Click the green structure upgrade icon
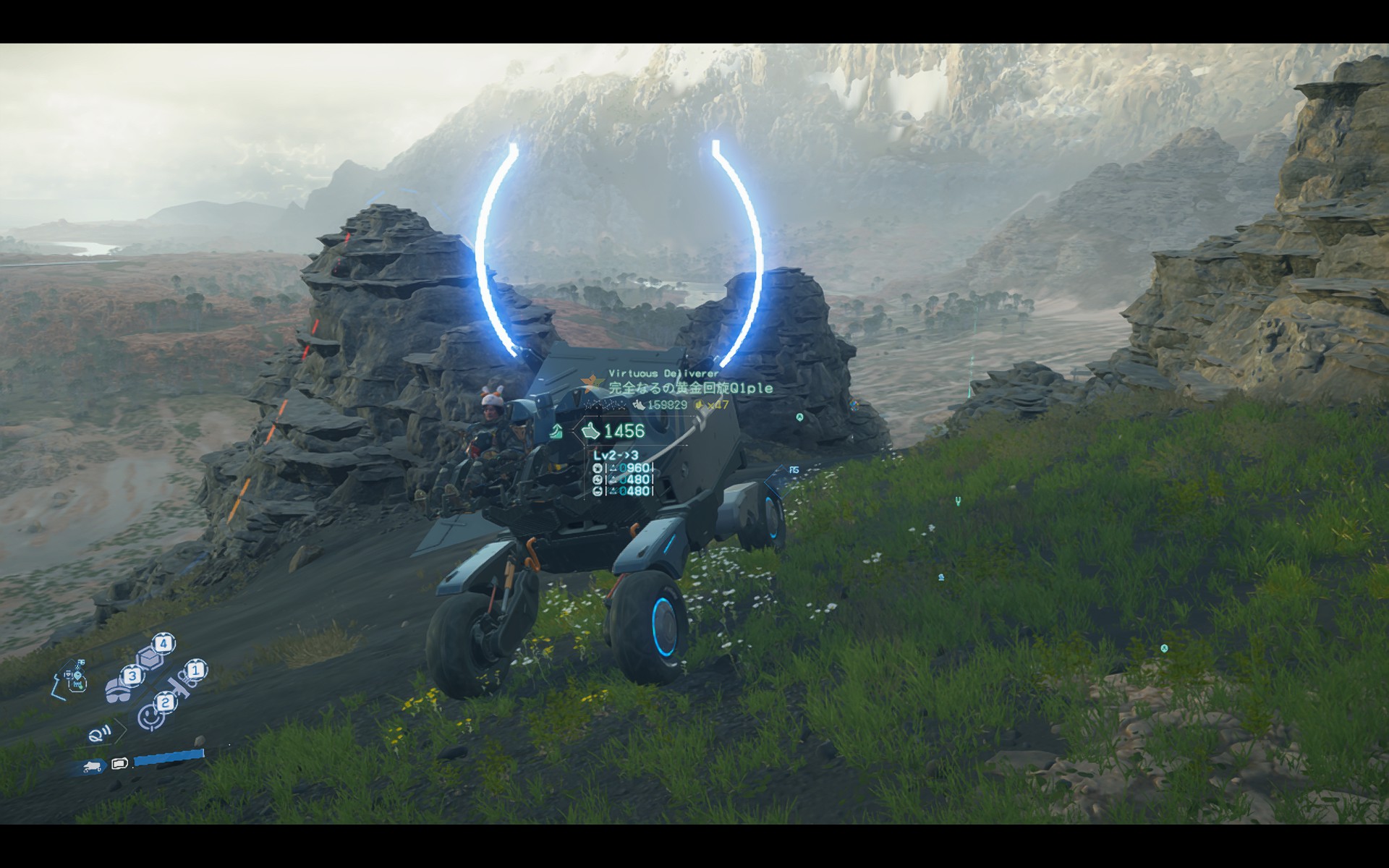The image size is (1389, 868). (556, 433)
